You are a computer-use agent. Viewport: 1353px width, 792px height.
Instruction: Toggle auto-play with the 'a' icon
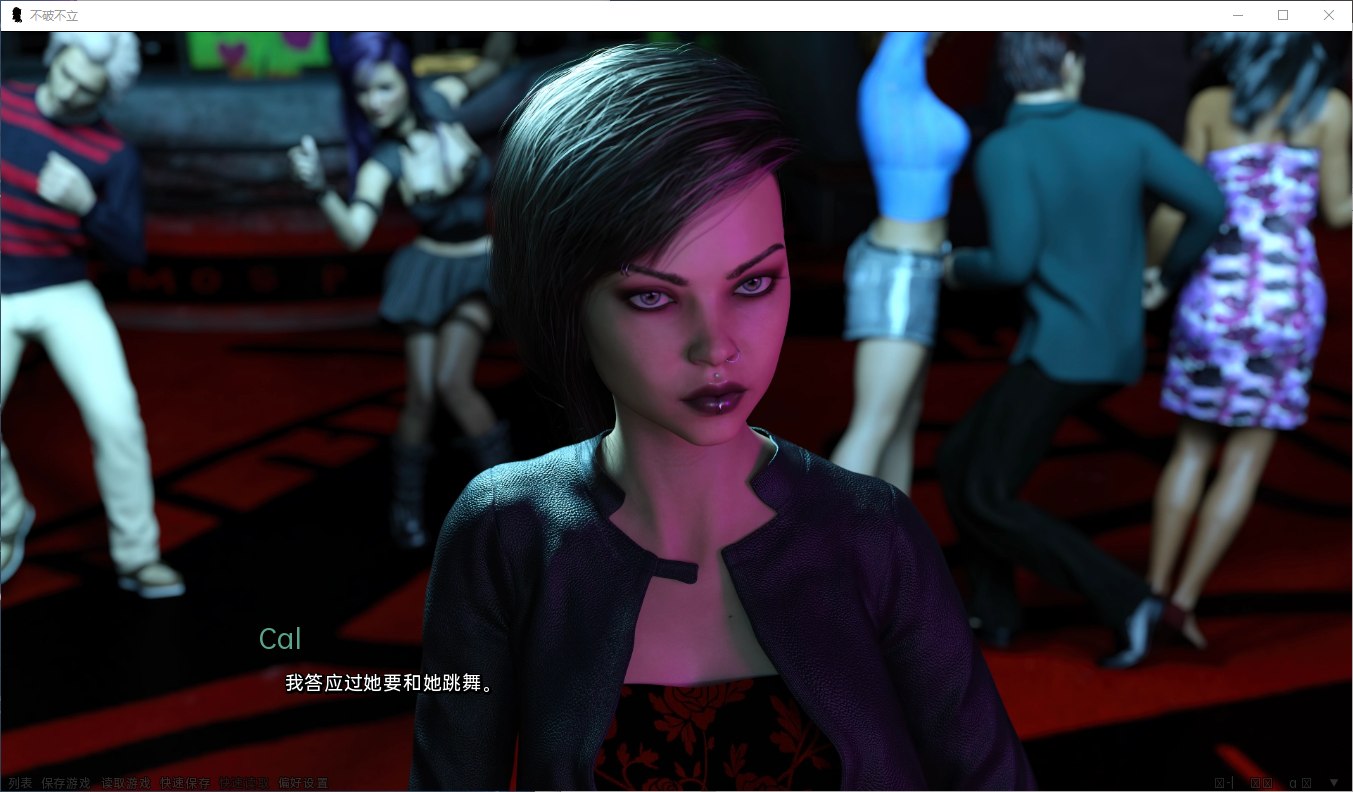1293,783
